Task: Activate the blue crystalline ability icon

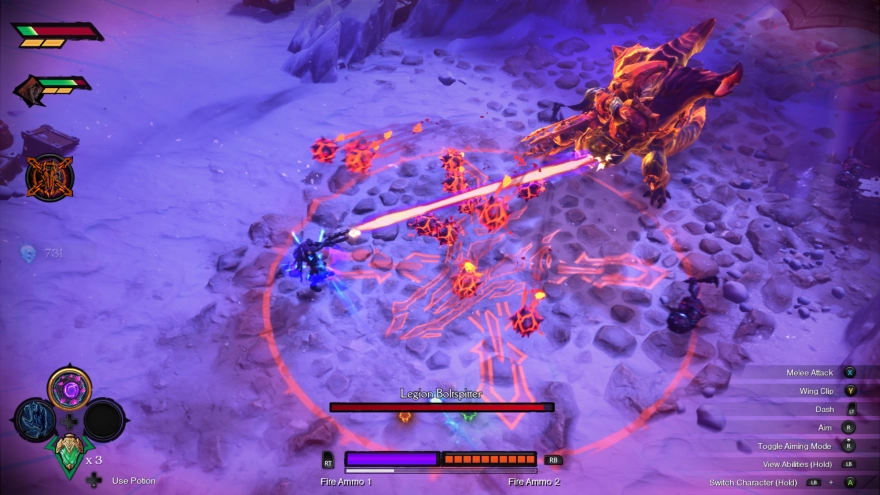Action: pos(34,419)
